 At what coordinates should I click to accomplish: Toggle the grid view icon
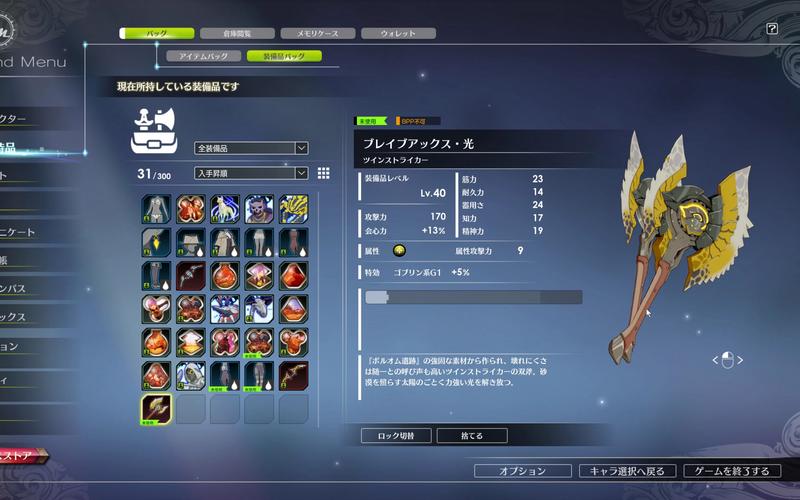coord(324,173)
